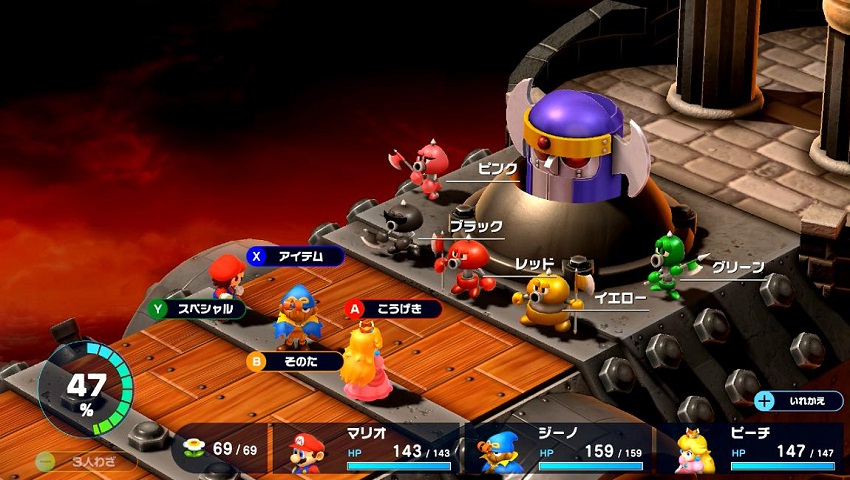This screenshot has height=480, width=850.
Task: Open the アイテム item command
Action: 296,256
